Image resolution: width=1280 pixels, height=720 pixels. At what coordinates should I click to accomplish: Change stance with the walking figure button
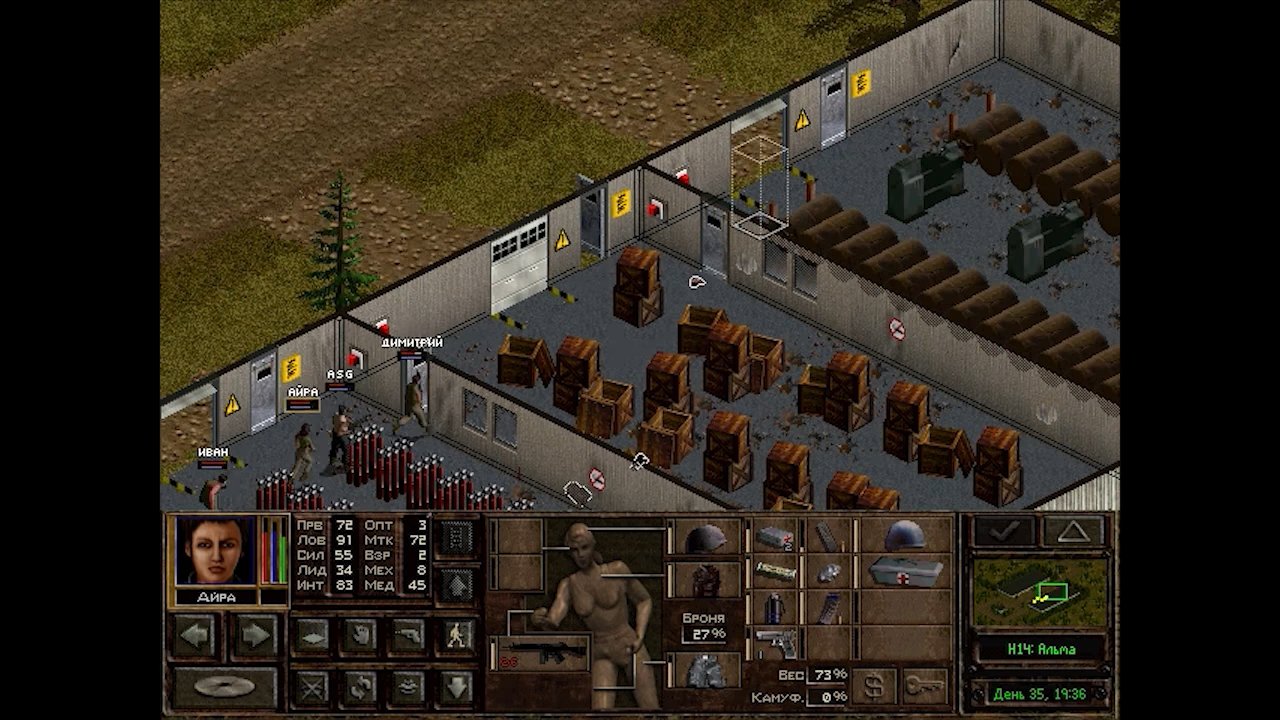(x=456, y=636)
